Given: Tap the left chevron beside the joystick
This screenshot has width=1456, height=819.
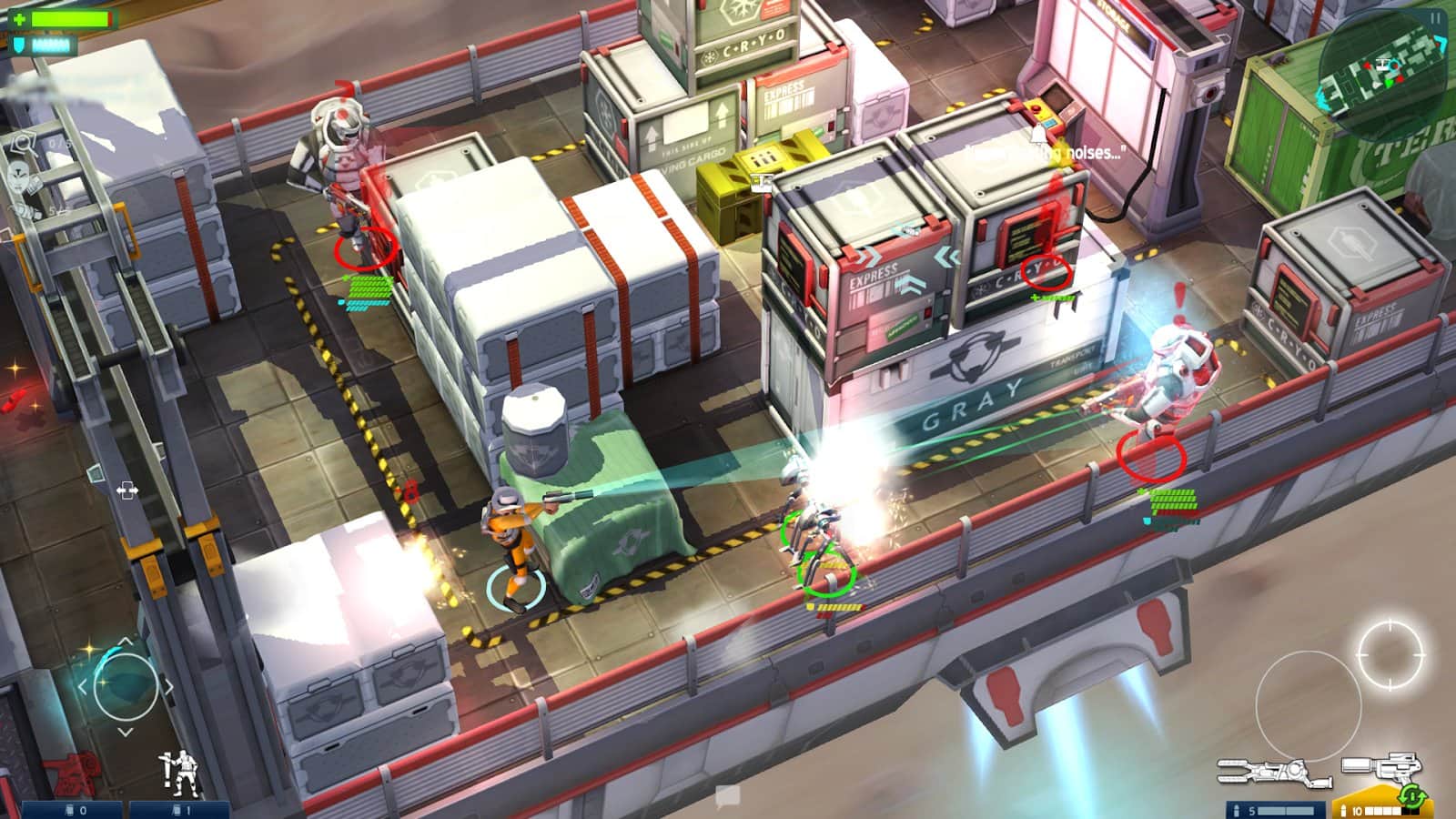Looking at the screenshot, I should [83, 686].
